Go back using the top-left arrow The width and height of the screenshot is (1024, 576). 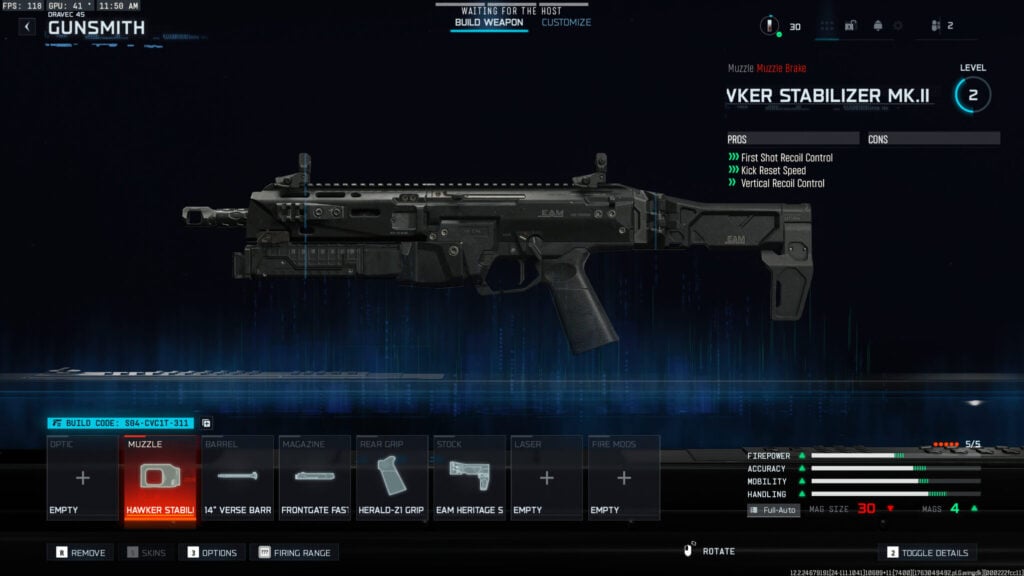pyautogui.click(x=26, y=27)
